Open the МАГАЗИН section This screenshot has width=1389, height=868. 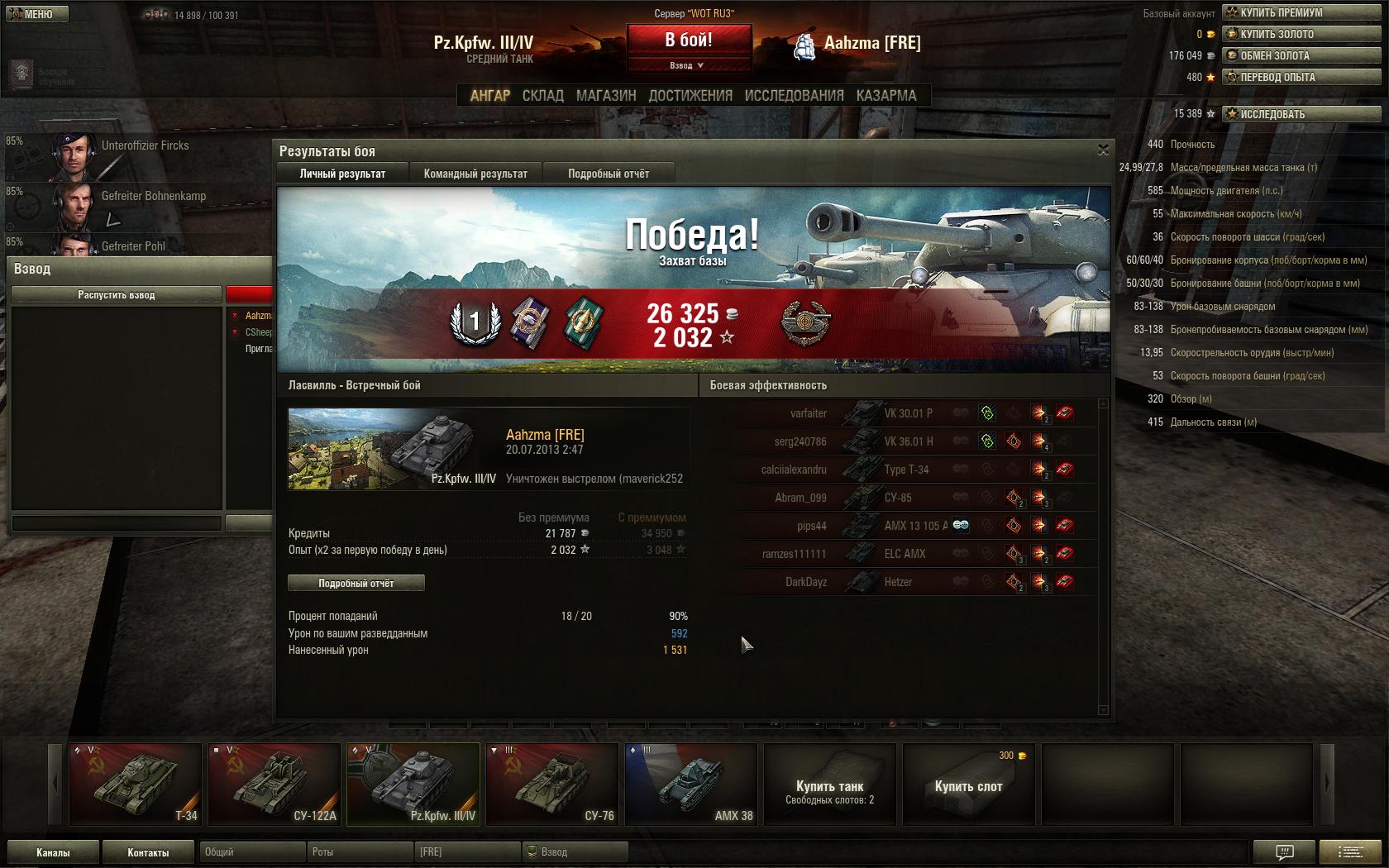pos(606,96)
